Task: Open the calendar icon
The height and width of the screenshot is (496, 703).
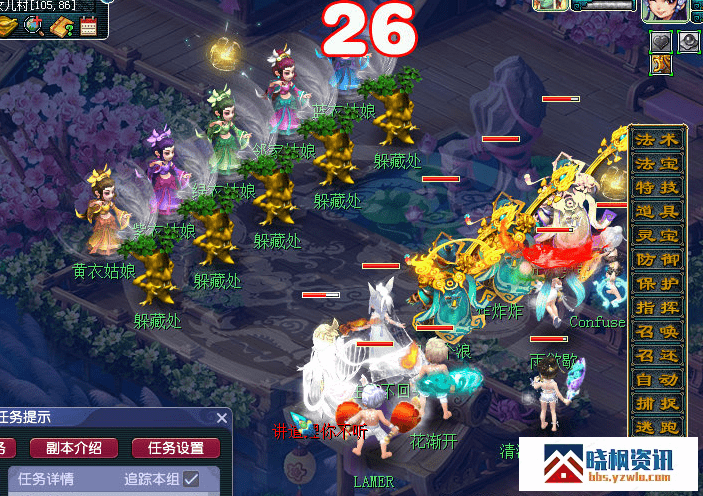Action: 87,26
